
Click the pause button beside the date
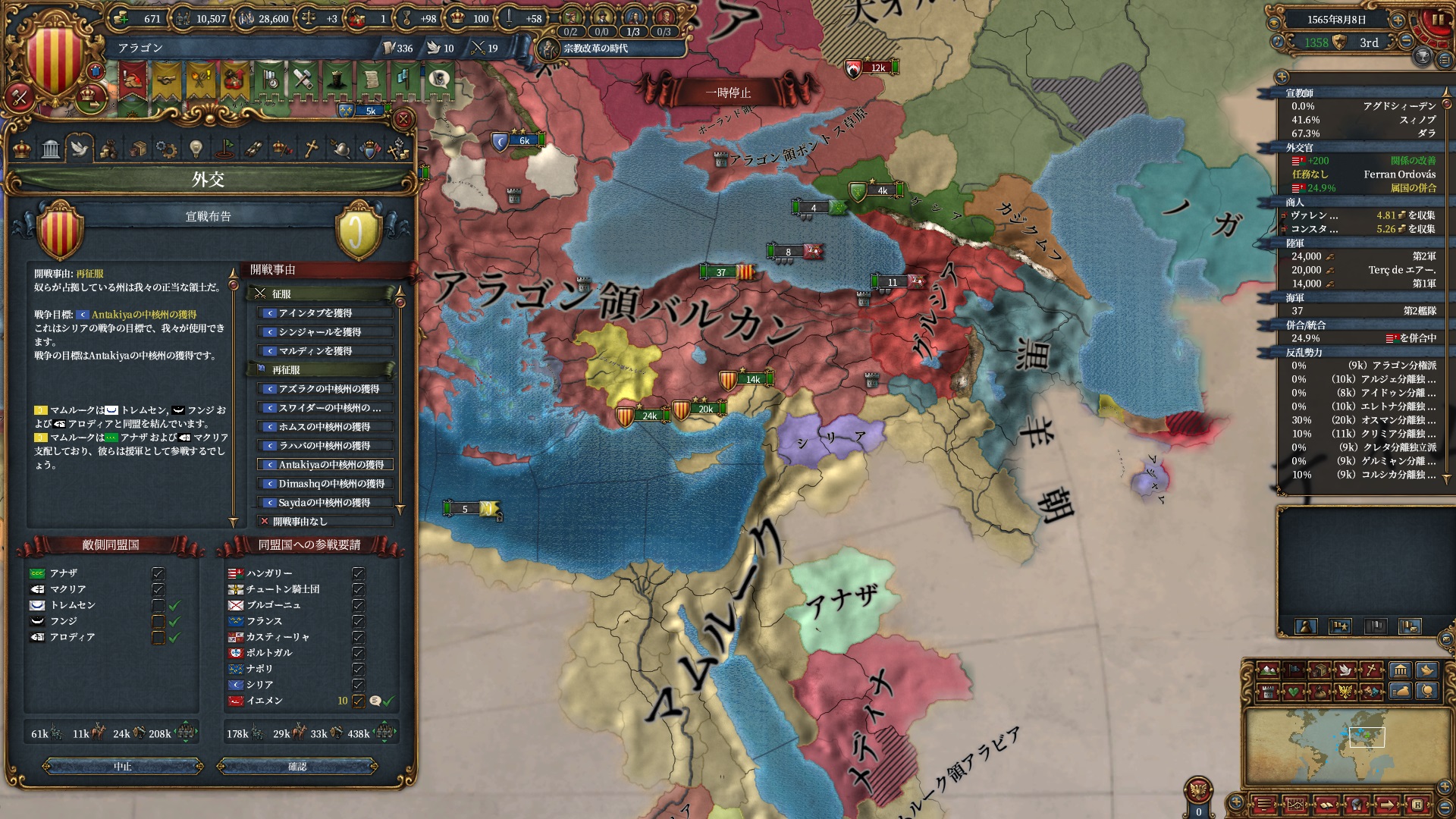(x=1436, y=20)
